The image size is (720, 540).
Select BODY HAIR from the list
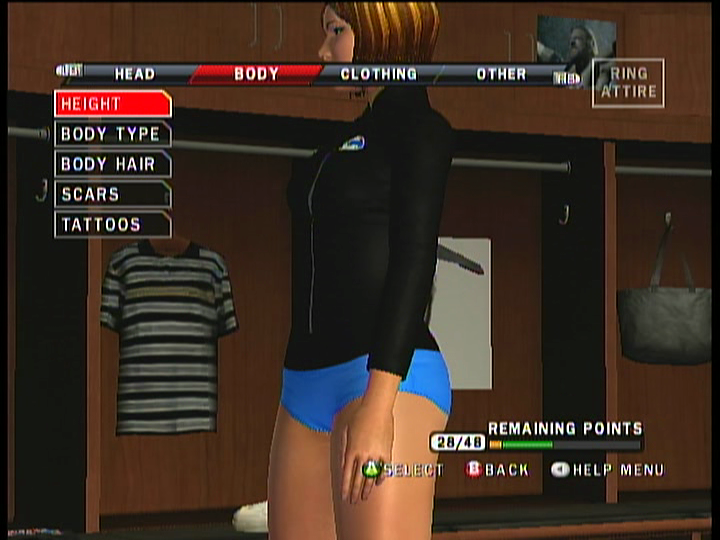click(112, 164)
